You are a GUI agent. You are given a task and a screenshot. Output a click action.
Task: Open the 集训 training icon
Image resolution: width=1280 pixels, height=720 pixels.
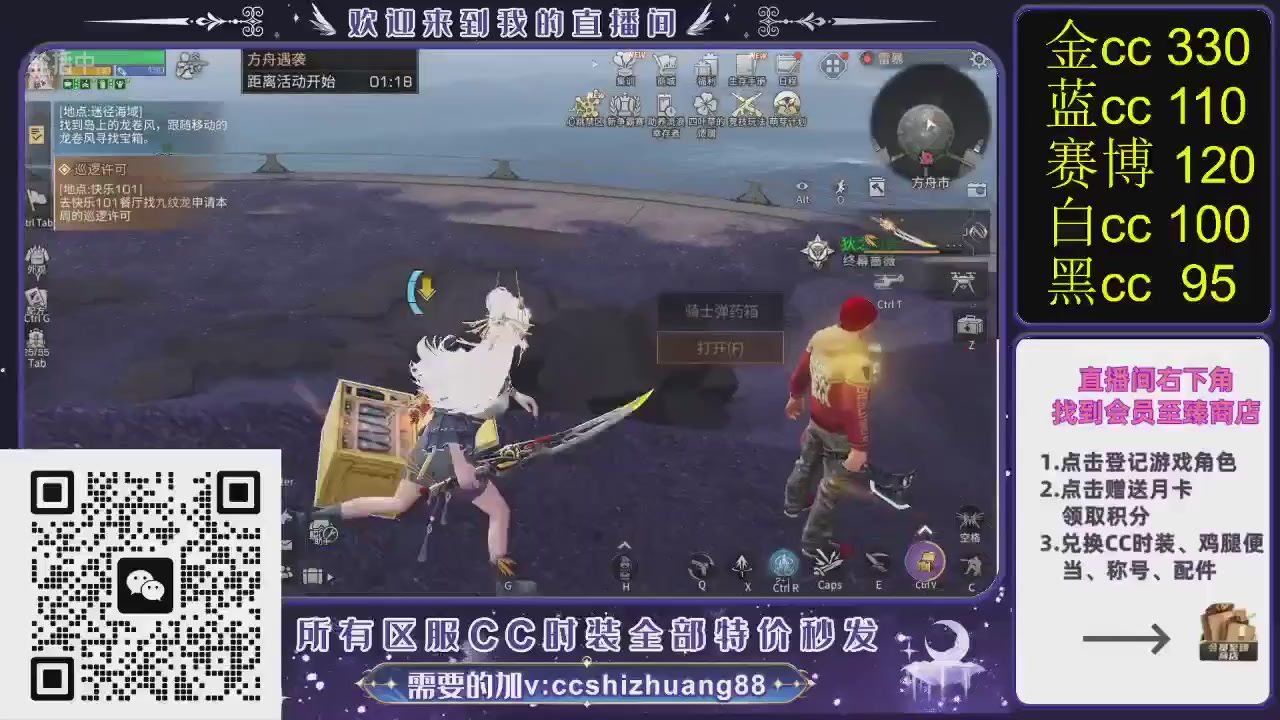625,63
